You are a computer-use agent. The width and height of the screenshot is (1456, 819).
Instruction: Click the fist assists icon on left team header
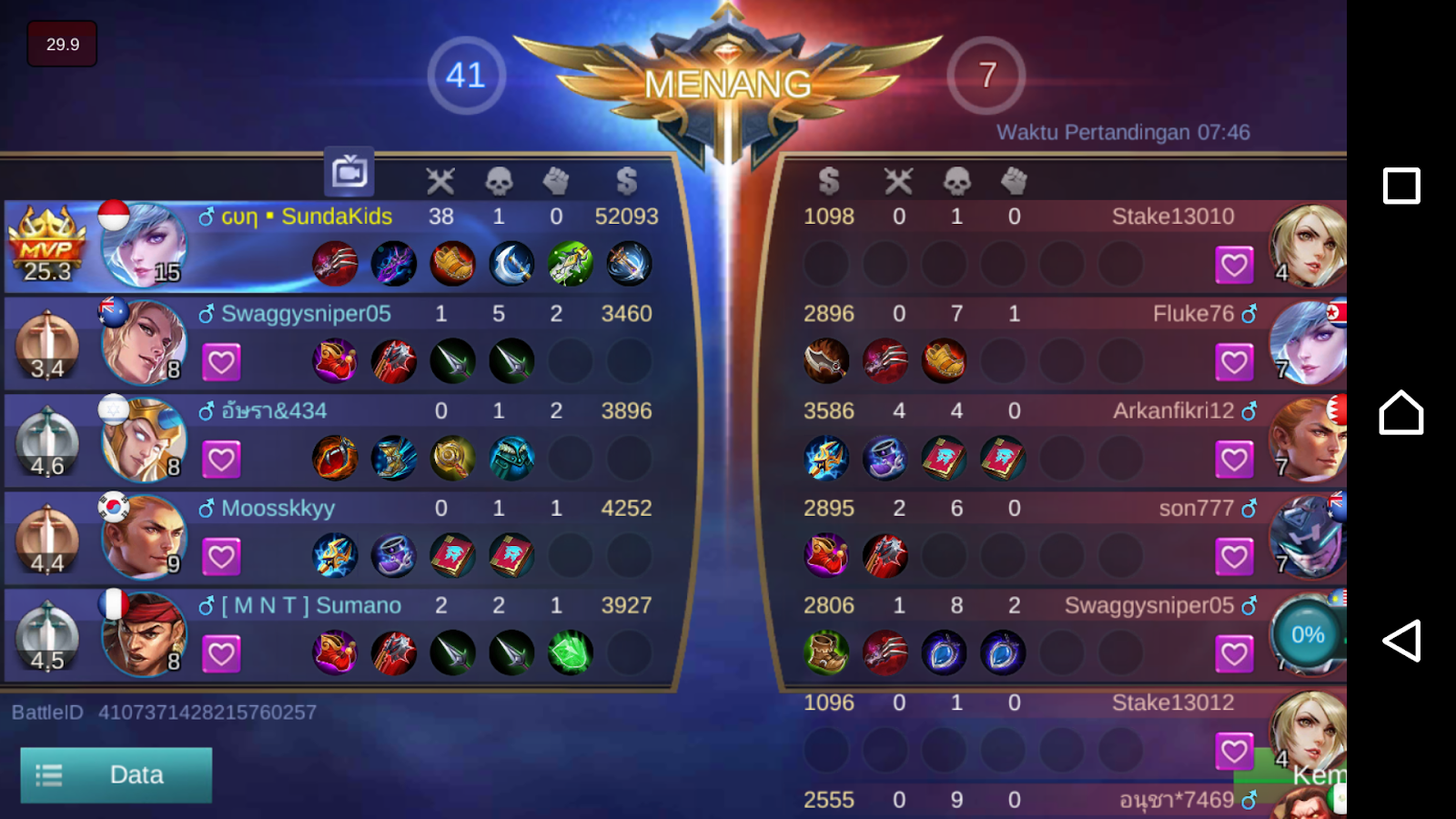(556, 180)
